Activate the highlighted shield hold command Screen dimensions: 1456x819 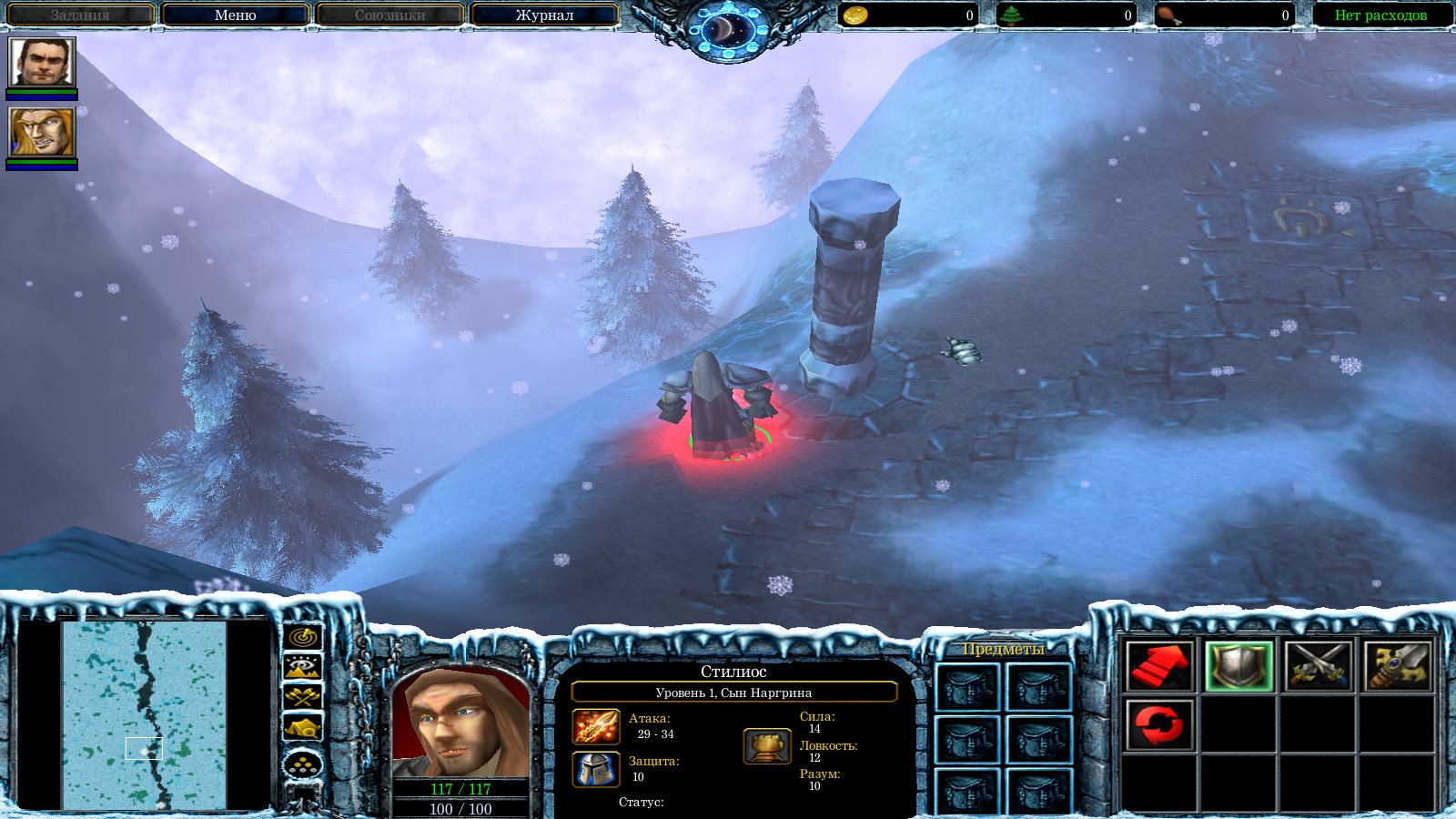(x=1239, y=666)
